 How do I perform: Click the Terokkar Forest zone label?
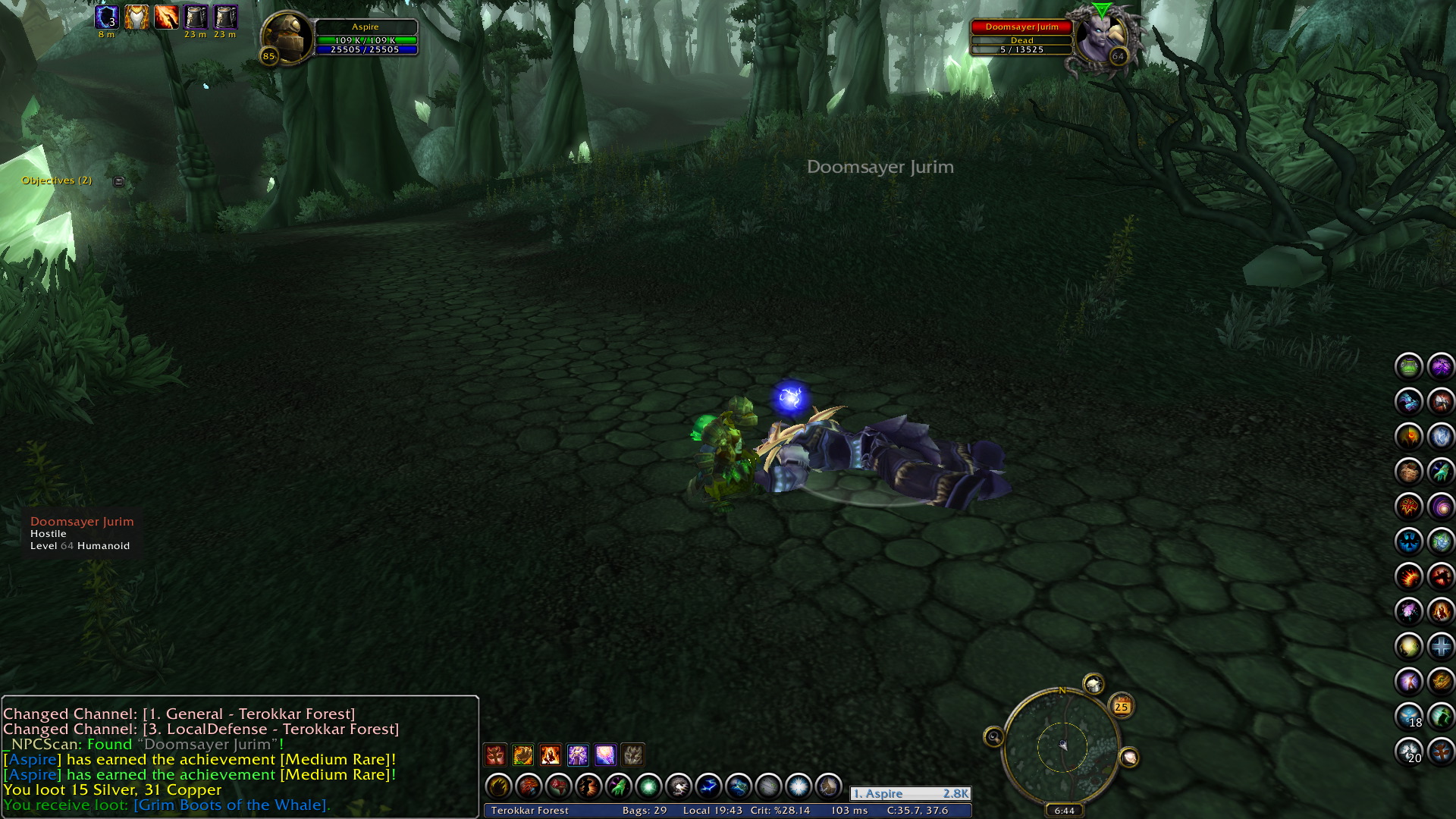click(x=529, y=811)
